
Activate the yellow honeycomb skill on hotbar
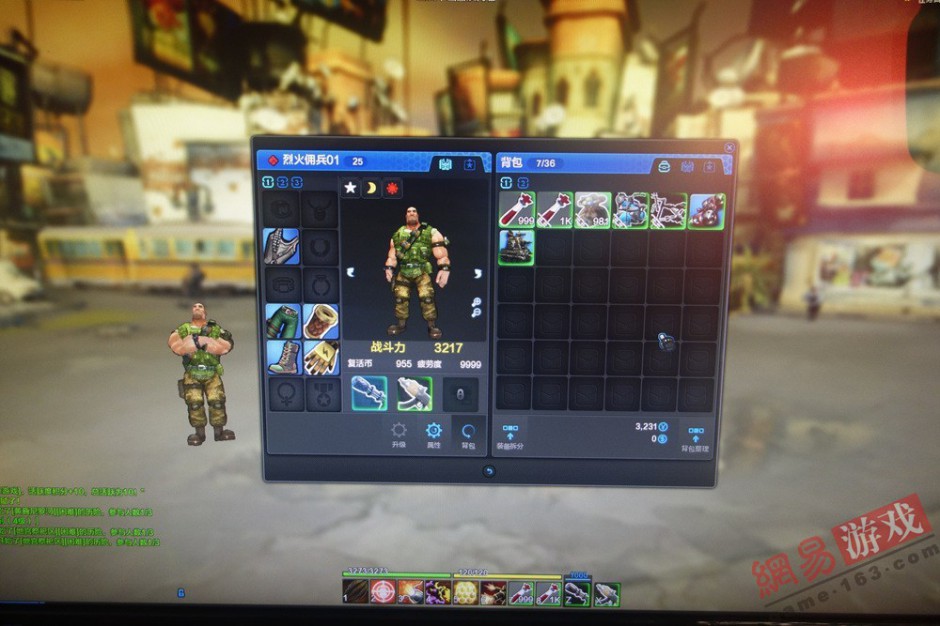pyautogui.click(x=465, y=593)
